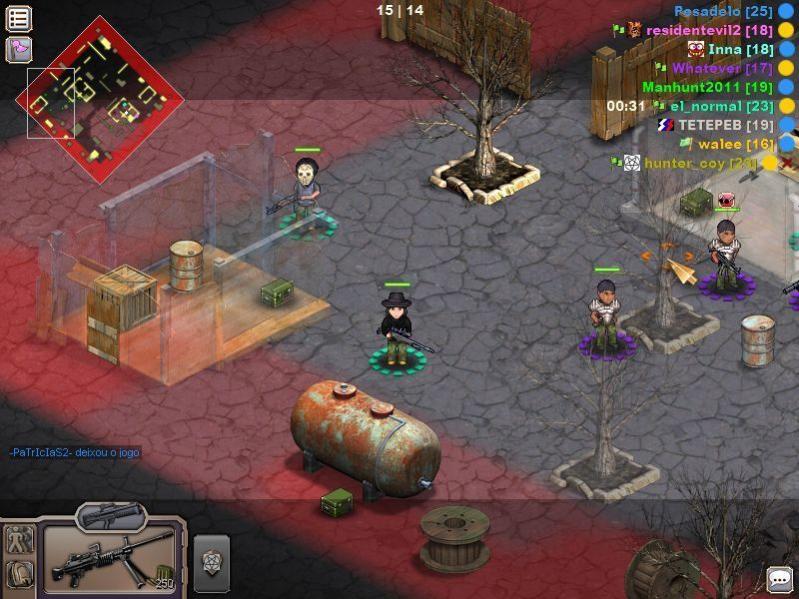Screen dimensions: 799x599
Task: Open the list menu button
Action: coord(19,18)
